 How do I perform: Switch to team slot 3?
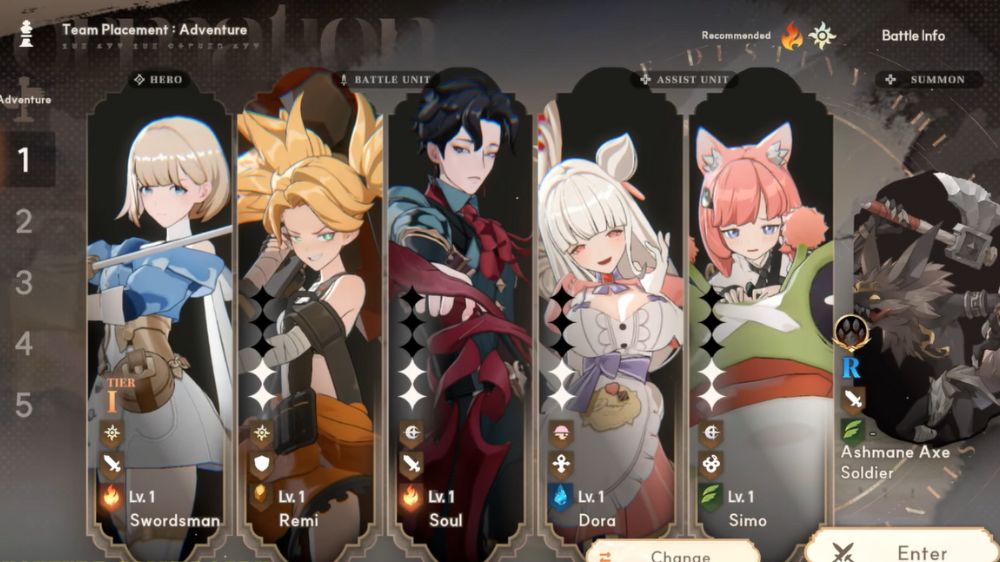(x=25, y=283)
